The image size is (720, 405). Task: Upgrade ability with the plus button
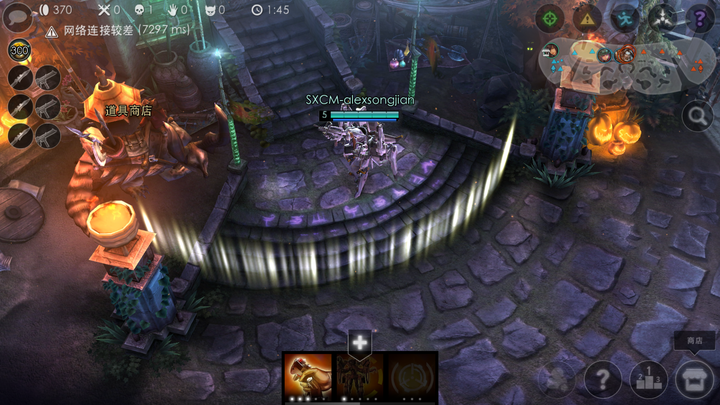[x=360, y=343]
